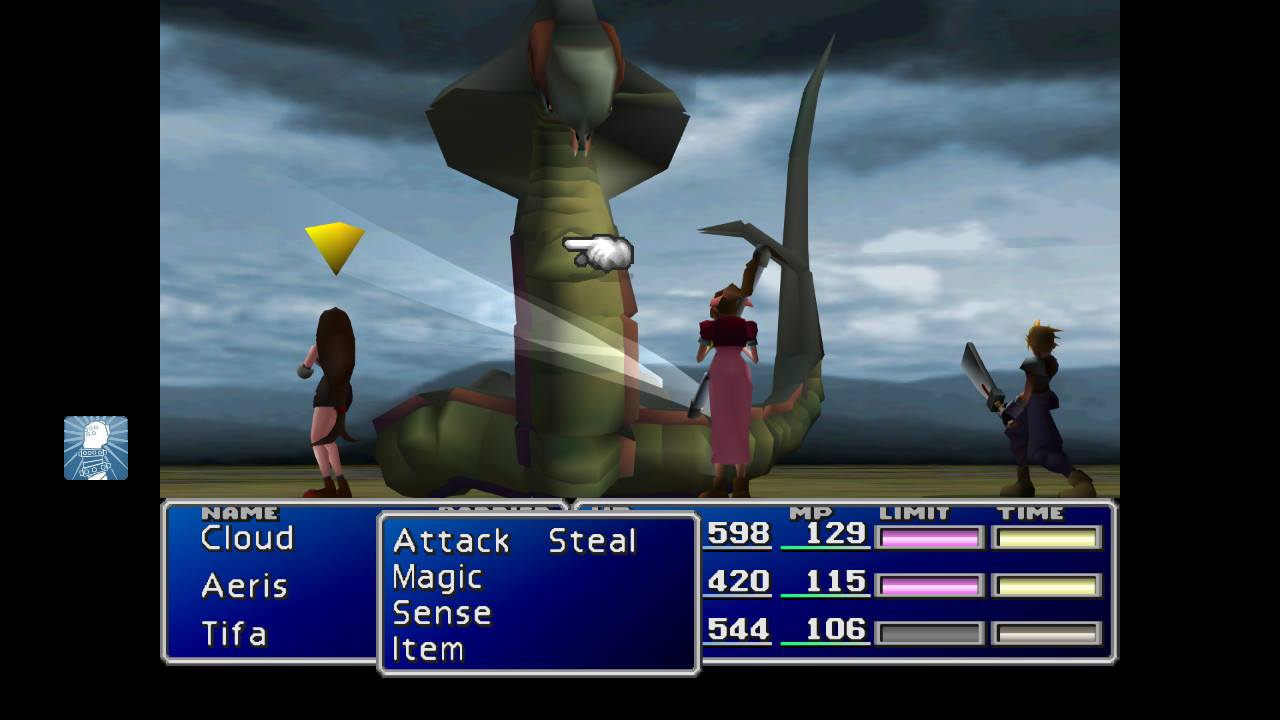This screenshot has height=720, width=1280.
Task: Select Cloud in the party list
Action: (247, 538)
